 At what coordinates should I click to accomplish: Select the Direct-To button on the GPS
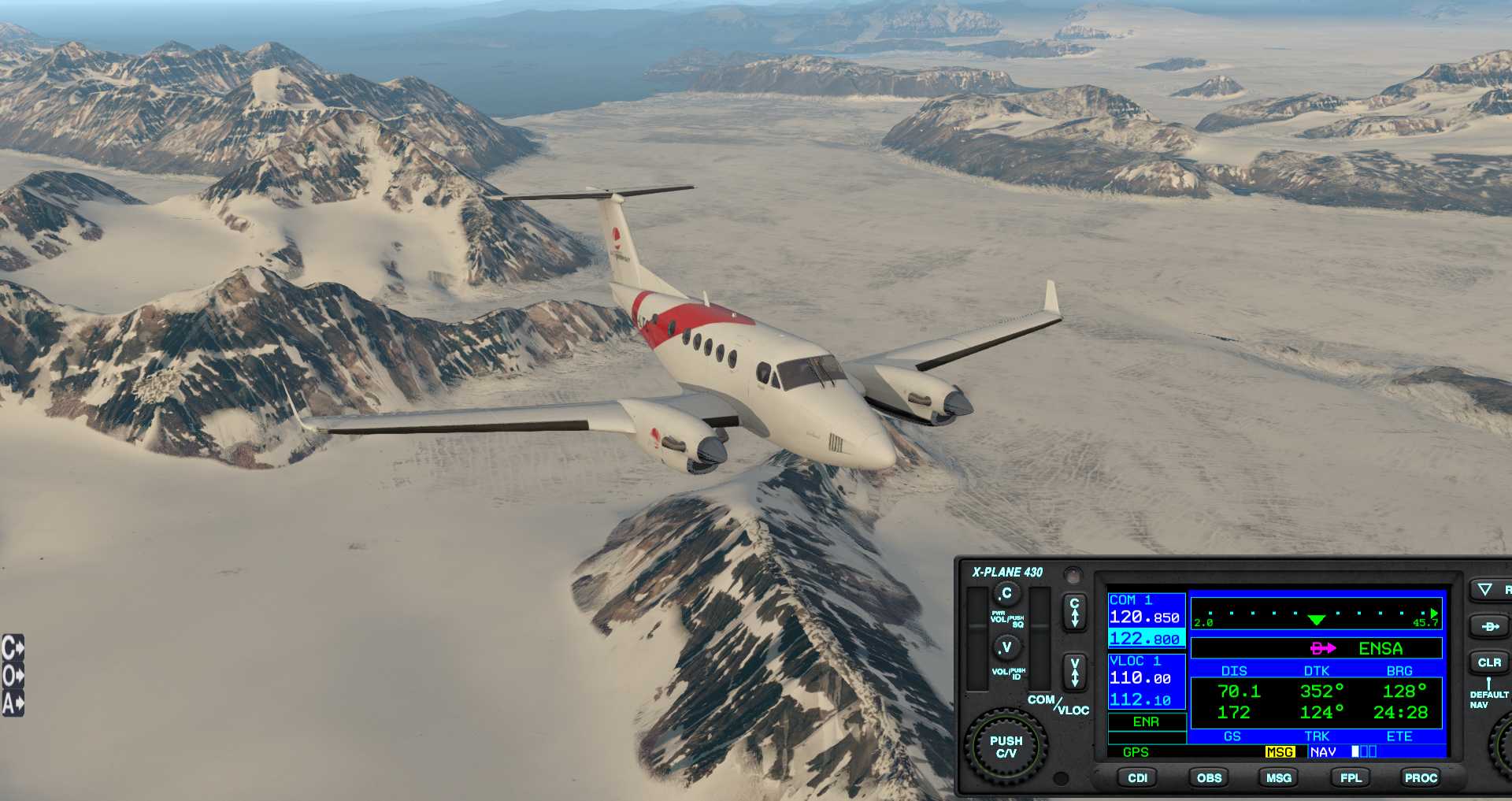[x=1488, y=627]
